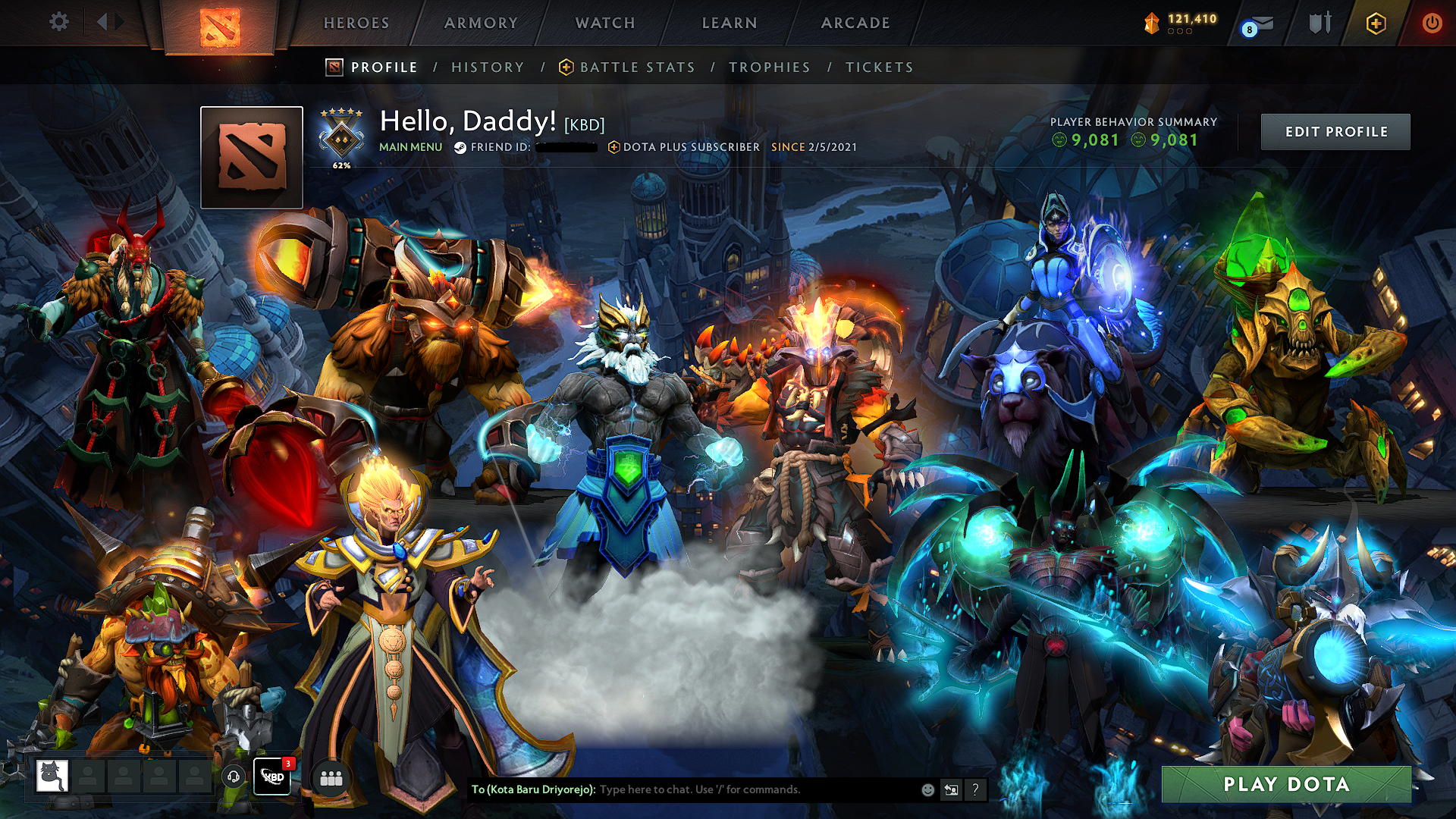Click the Edit Profile button
Screen dimensions: 1456x819
click(1335, 132)
